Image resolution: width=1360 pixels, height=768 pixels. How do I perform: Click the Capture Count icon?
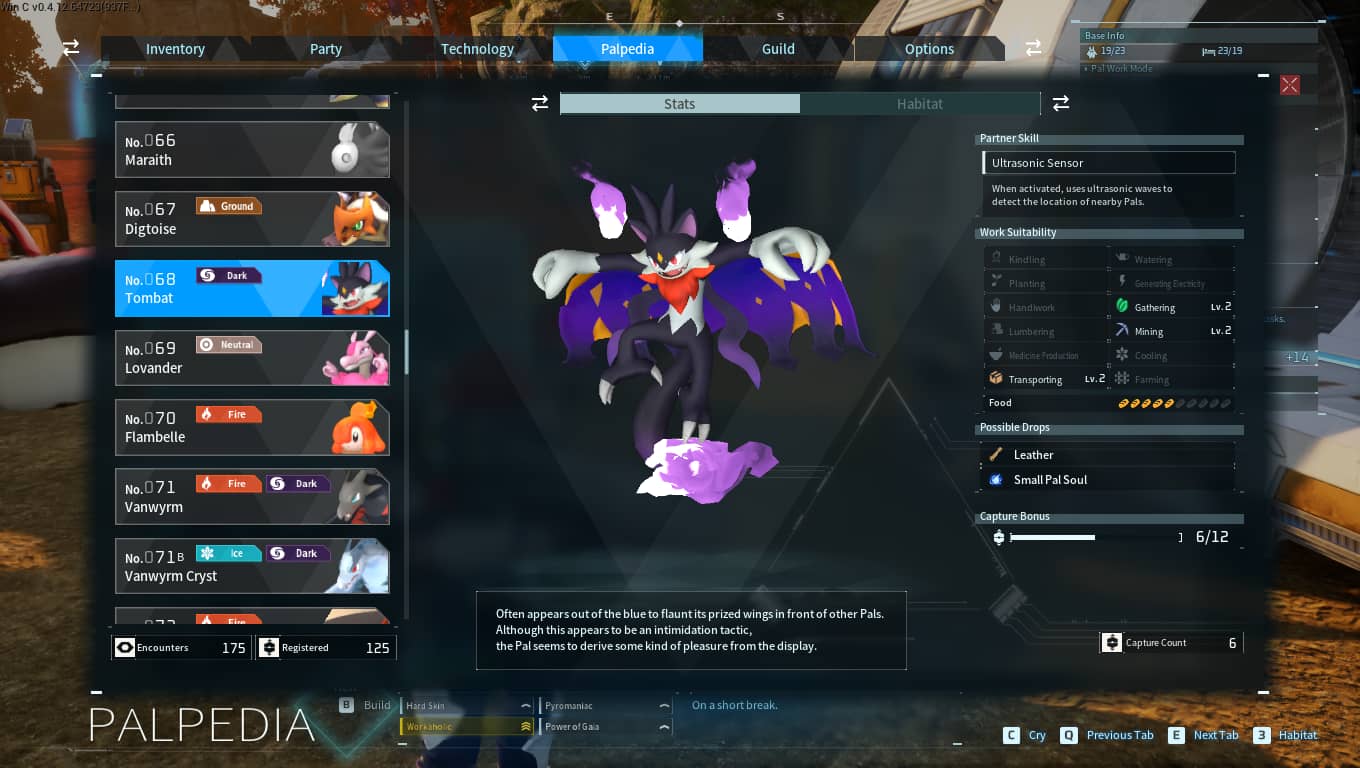coord(1112,642)
